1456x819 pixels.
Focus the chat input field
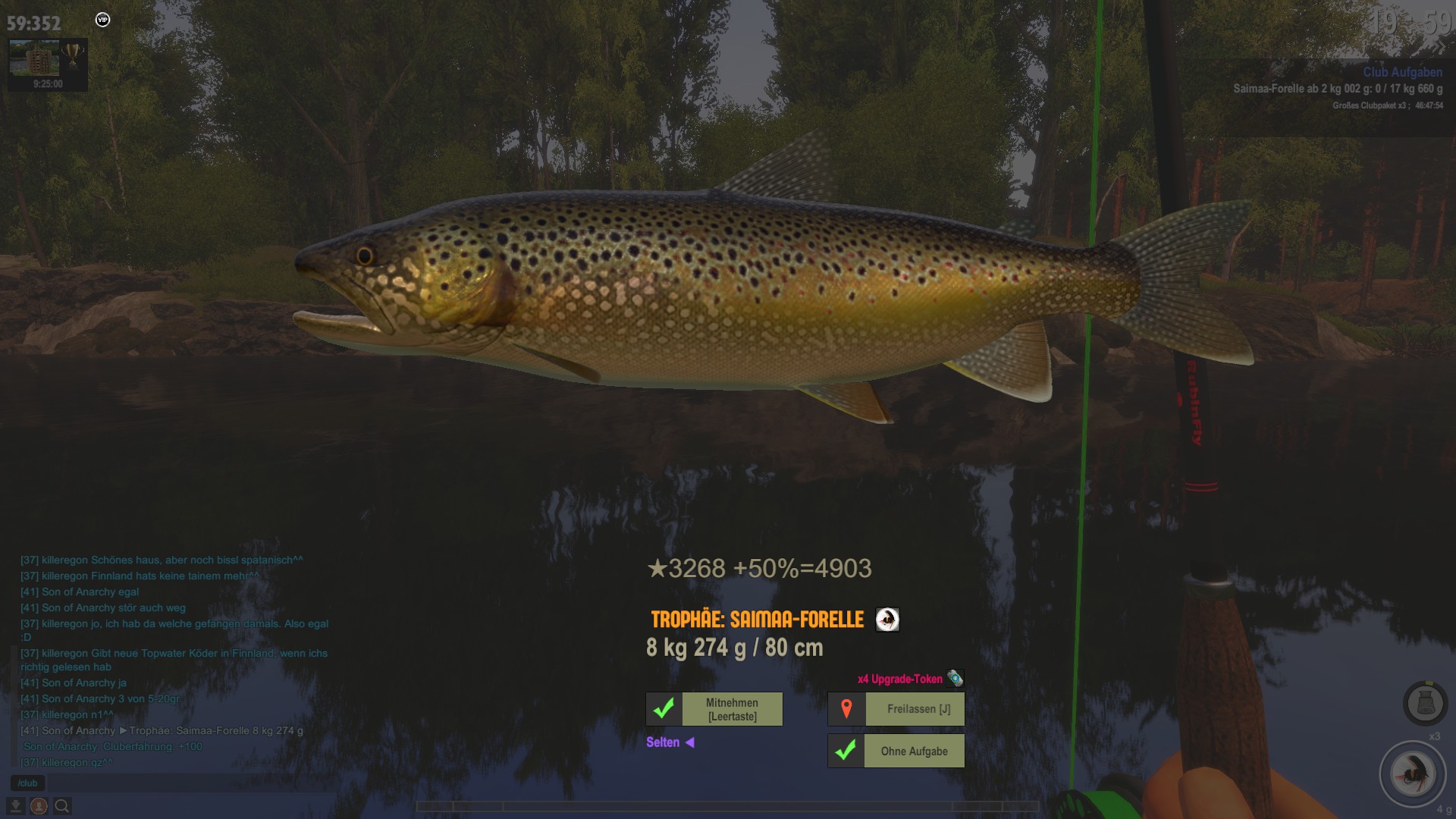[190, 783]
